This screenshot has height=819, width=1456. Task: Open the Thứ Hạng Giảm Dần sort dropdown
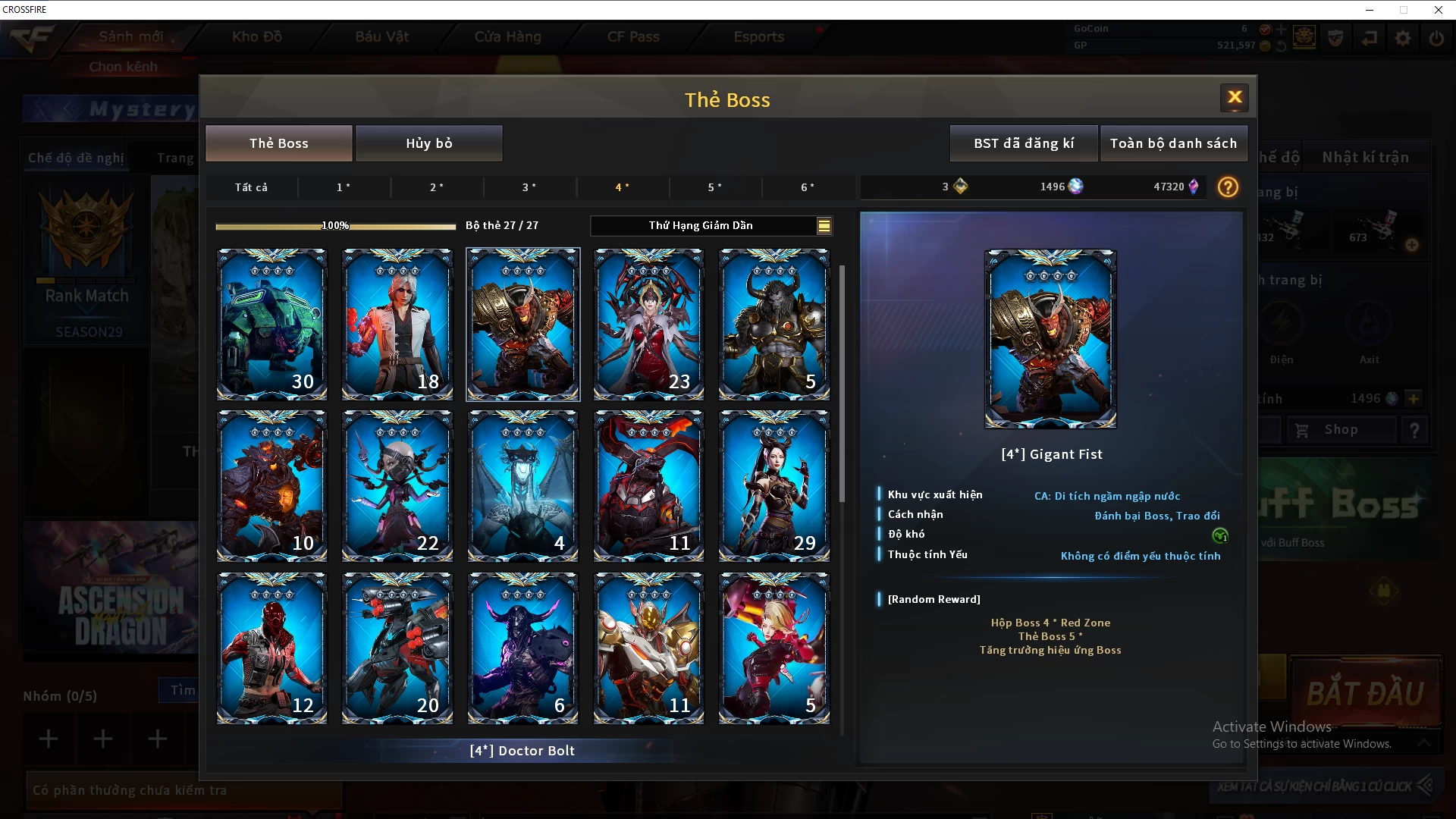(x=711, y=225)
